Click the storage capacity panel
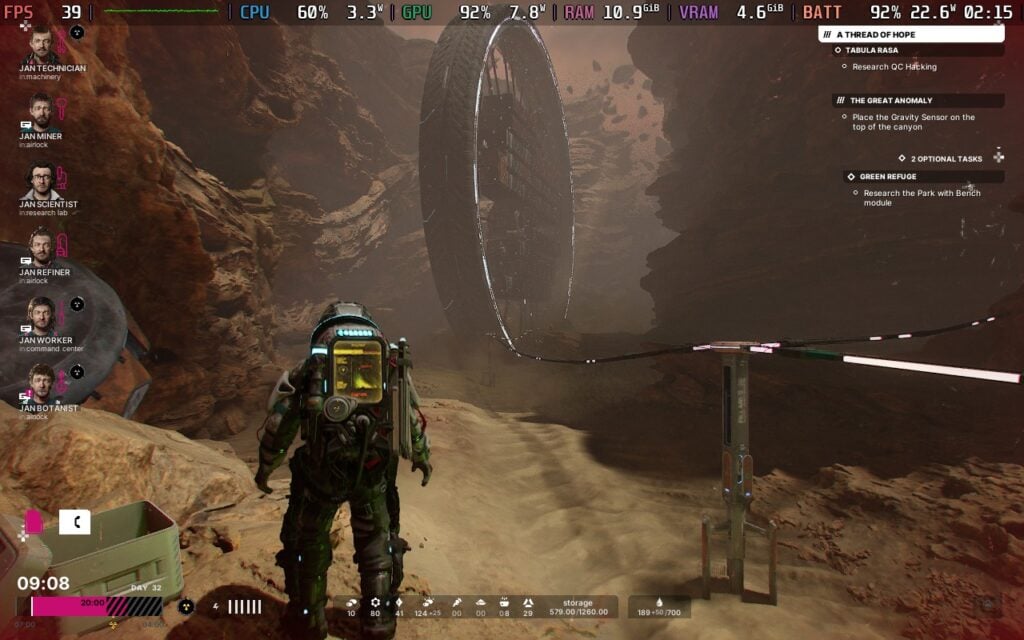Viewport: 1024px width, 640px height. (x=578, y=607)
